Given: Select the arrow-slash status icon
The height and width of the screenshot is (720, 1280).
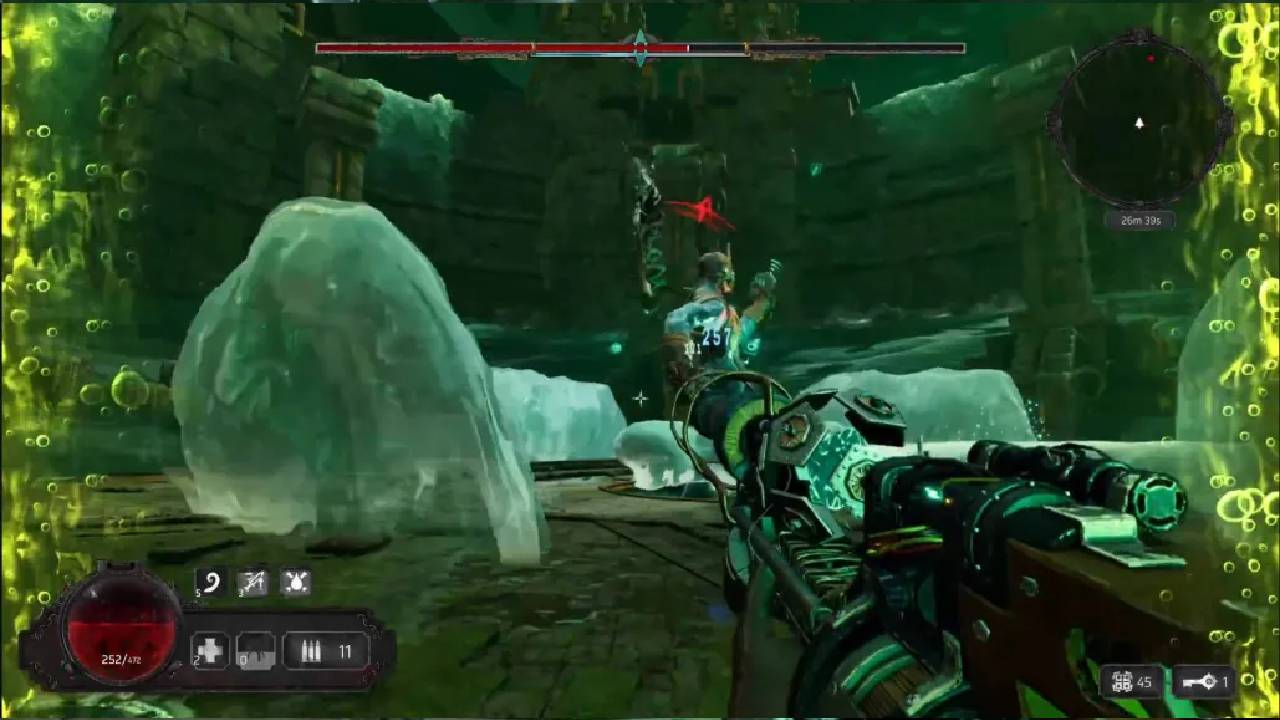Looking at the screenshot, I should pos(253,583).
